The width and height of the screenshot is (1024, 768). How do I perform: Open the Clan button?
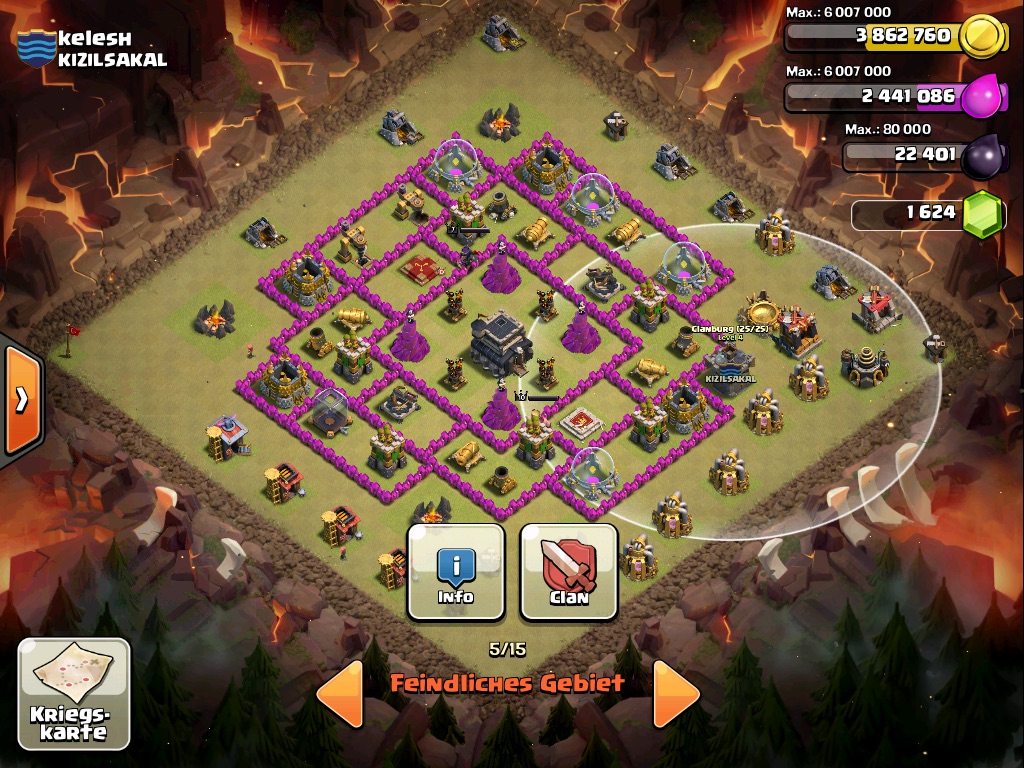click(x=568, y=572)
